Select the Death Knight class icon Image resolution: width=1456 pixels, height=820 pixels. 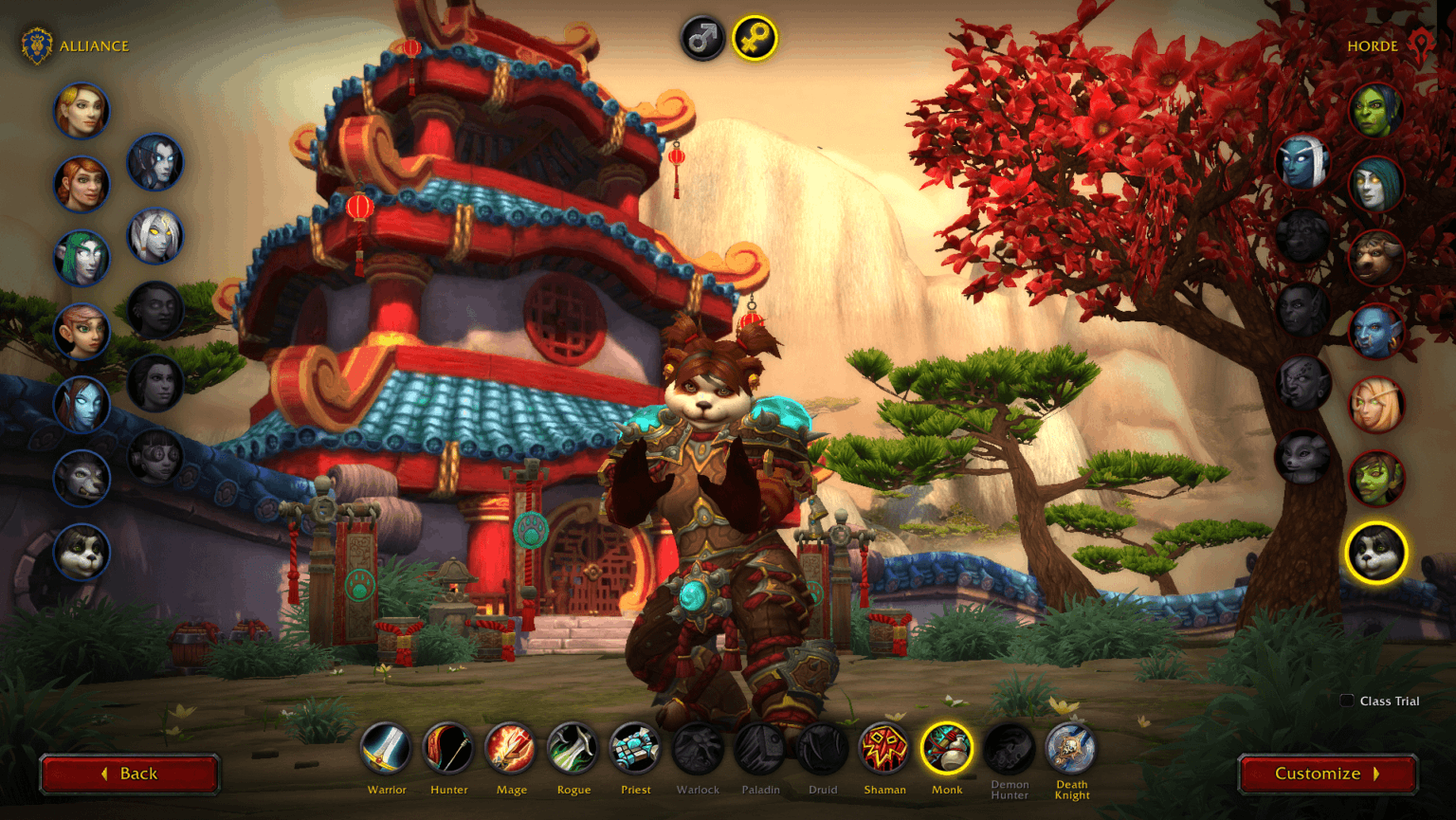(x=1070, y=752)
